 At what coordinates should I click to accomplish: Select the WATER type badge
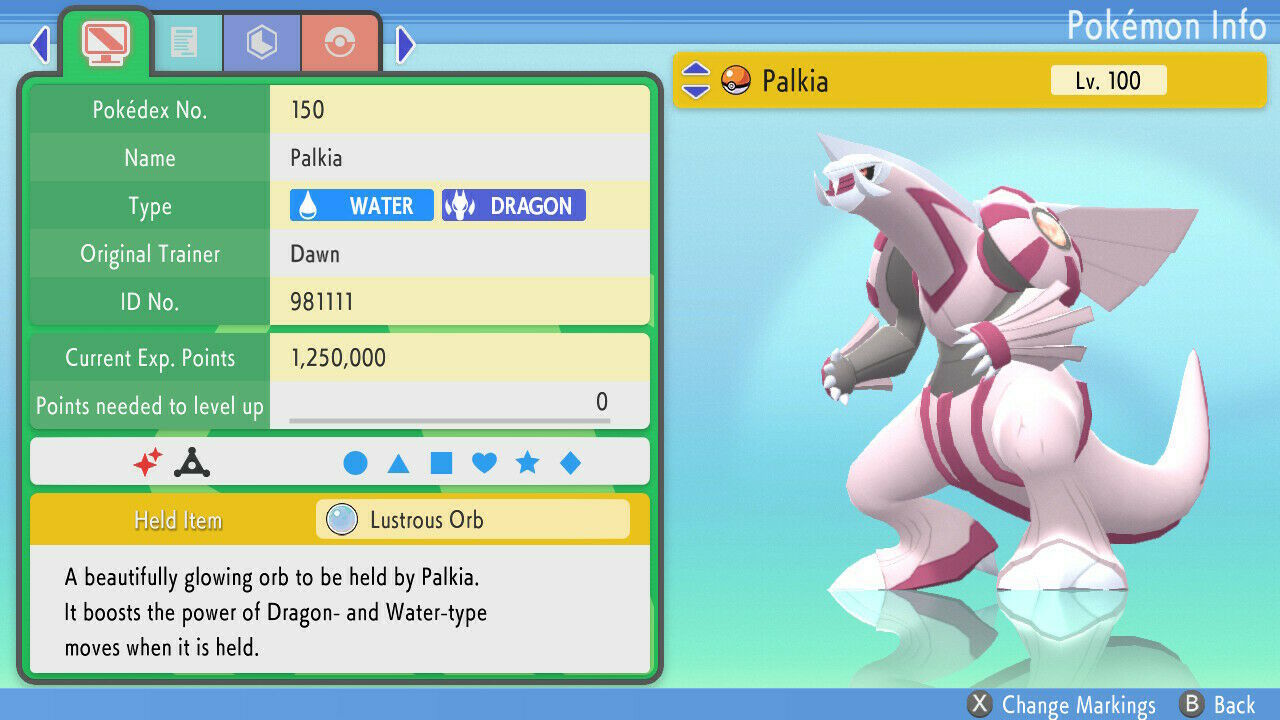(361, 205)
